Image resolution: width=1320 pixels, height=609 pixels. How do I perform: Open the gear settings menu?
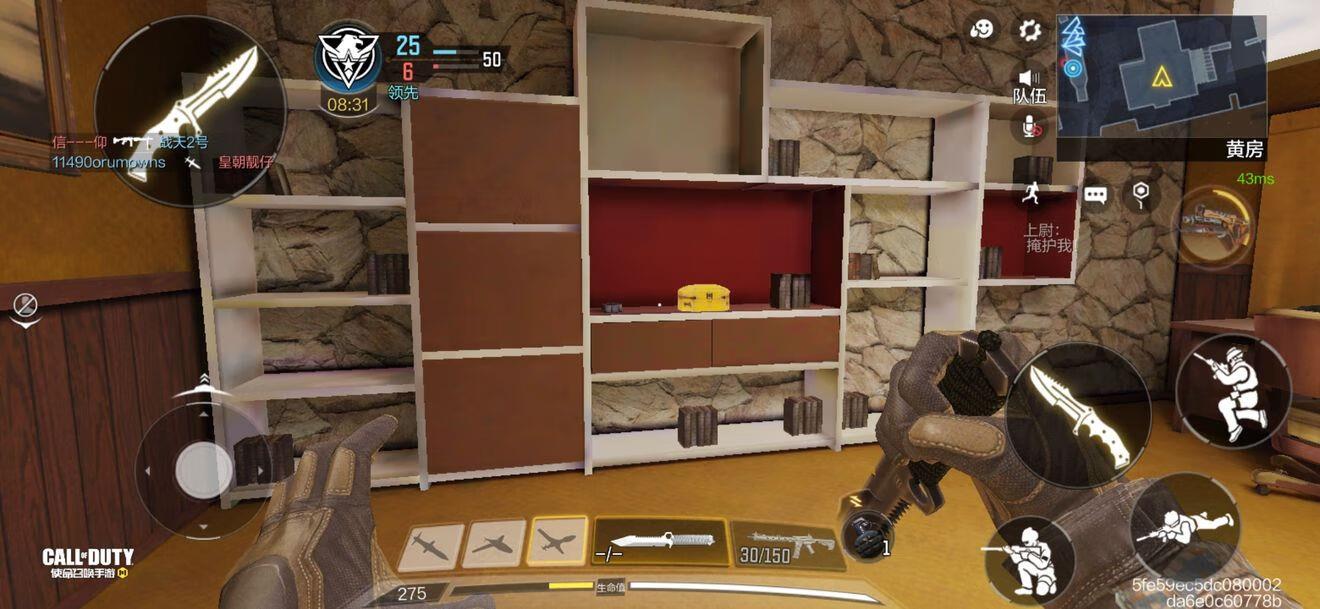point(1029,30)
